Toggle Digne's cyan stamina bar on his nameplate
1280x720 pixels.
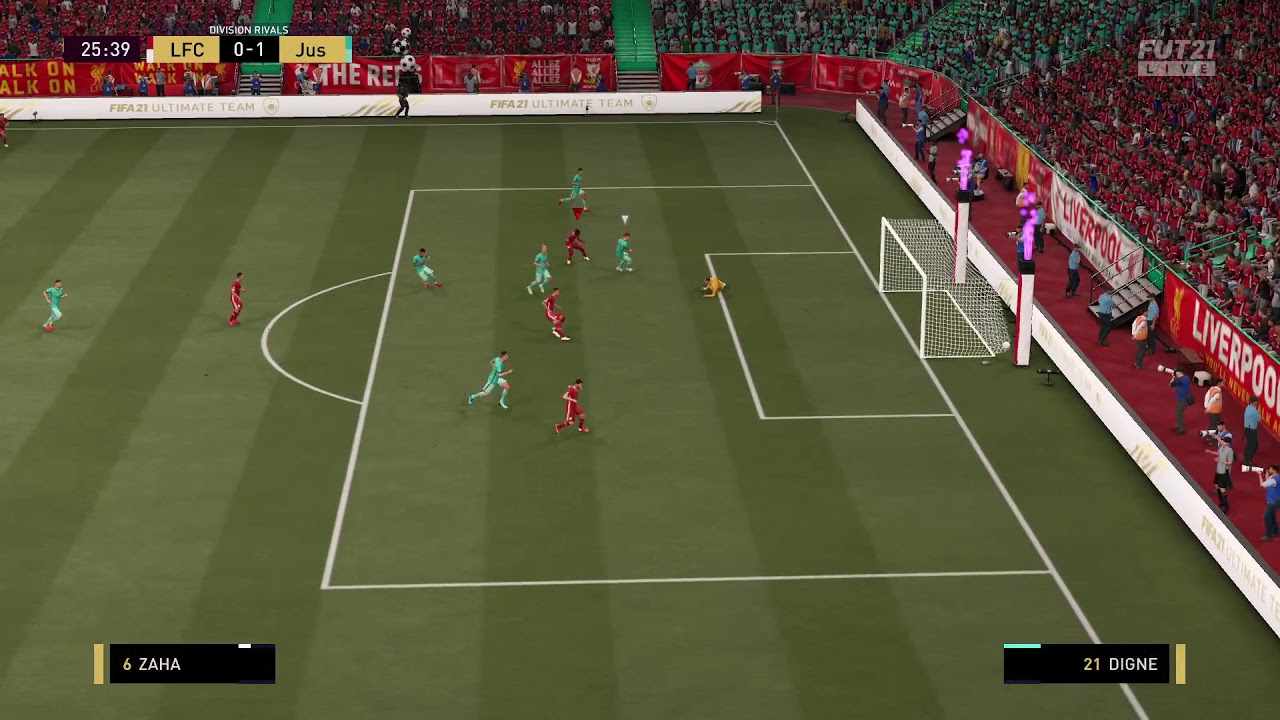click(x=1022, y=647)
